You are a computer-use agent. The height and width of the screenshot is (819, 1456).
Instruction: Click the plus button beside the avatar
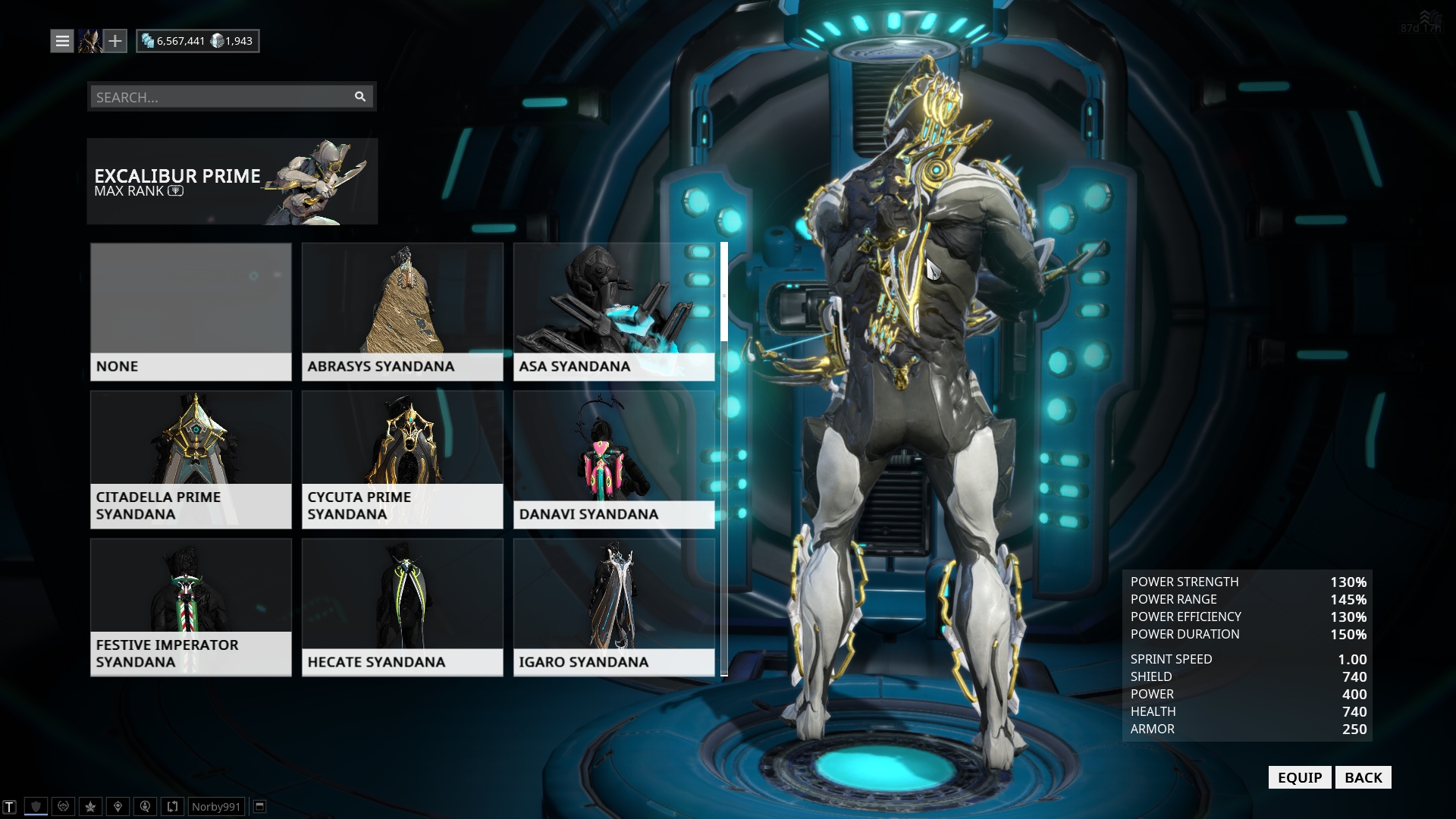click(x=115, y=40)
